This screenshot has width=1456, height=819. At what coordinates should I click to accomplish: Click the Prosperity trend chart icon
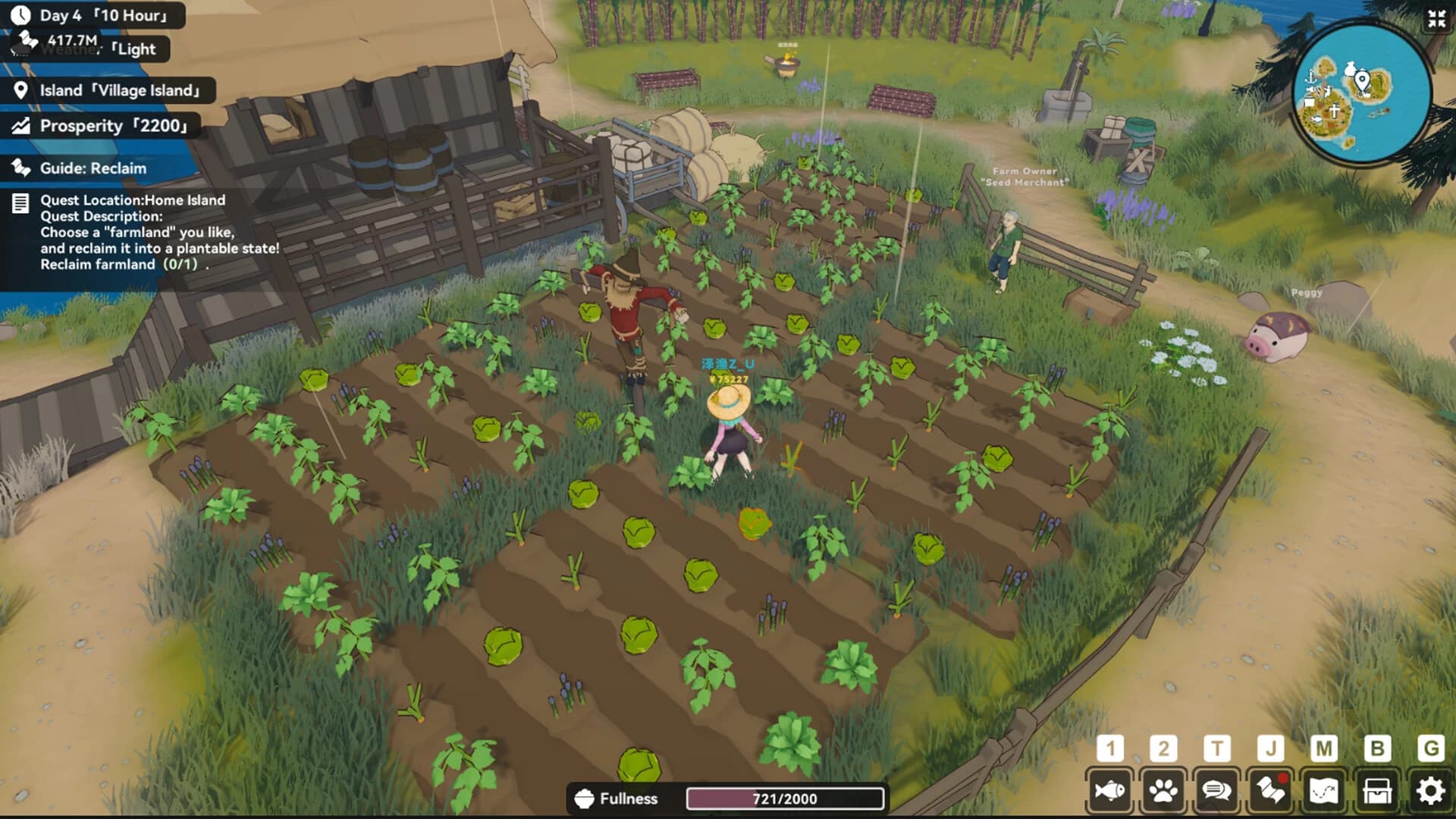20,126
